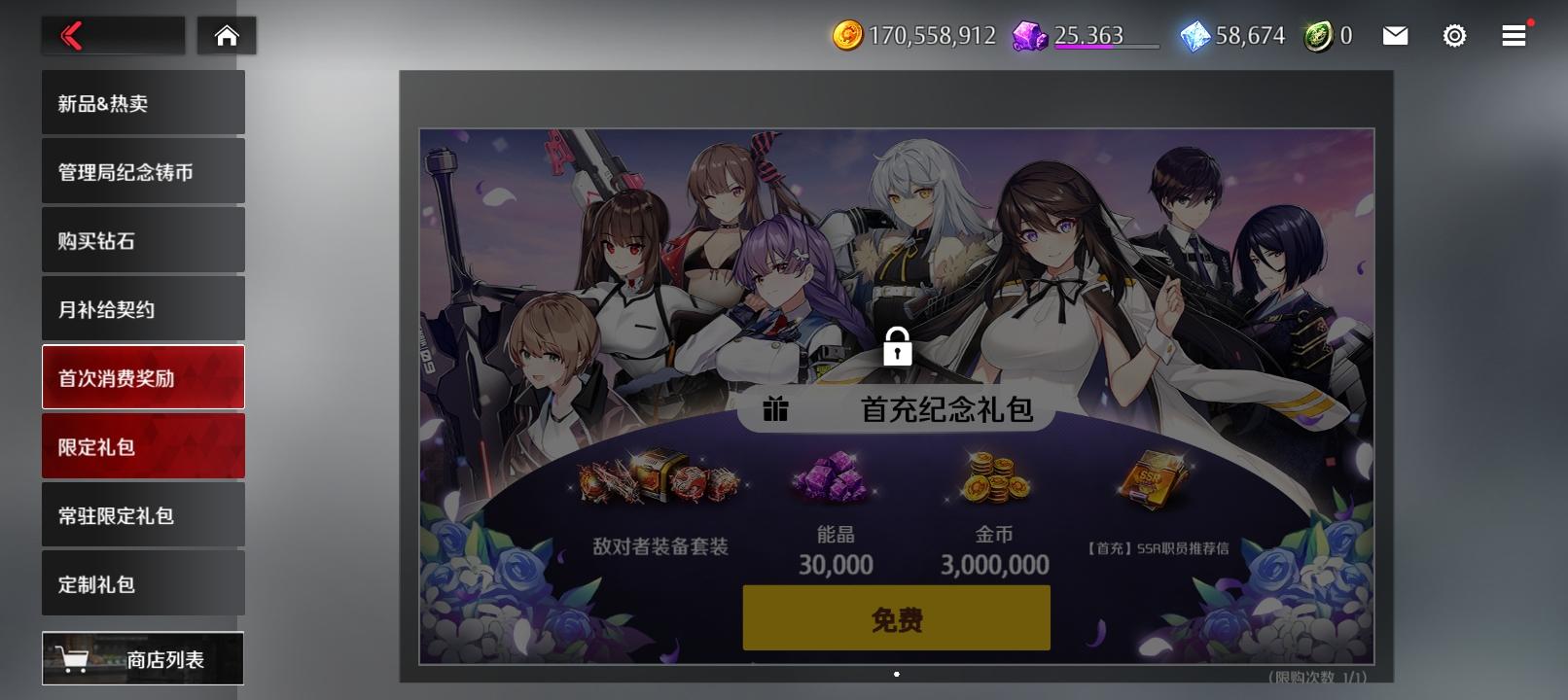Click the purple energy crystal currency icon

(x=1031, y=36)
